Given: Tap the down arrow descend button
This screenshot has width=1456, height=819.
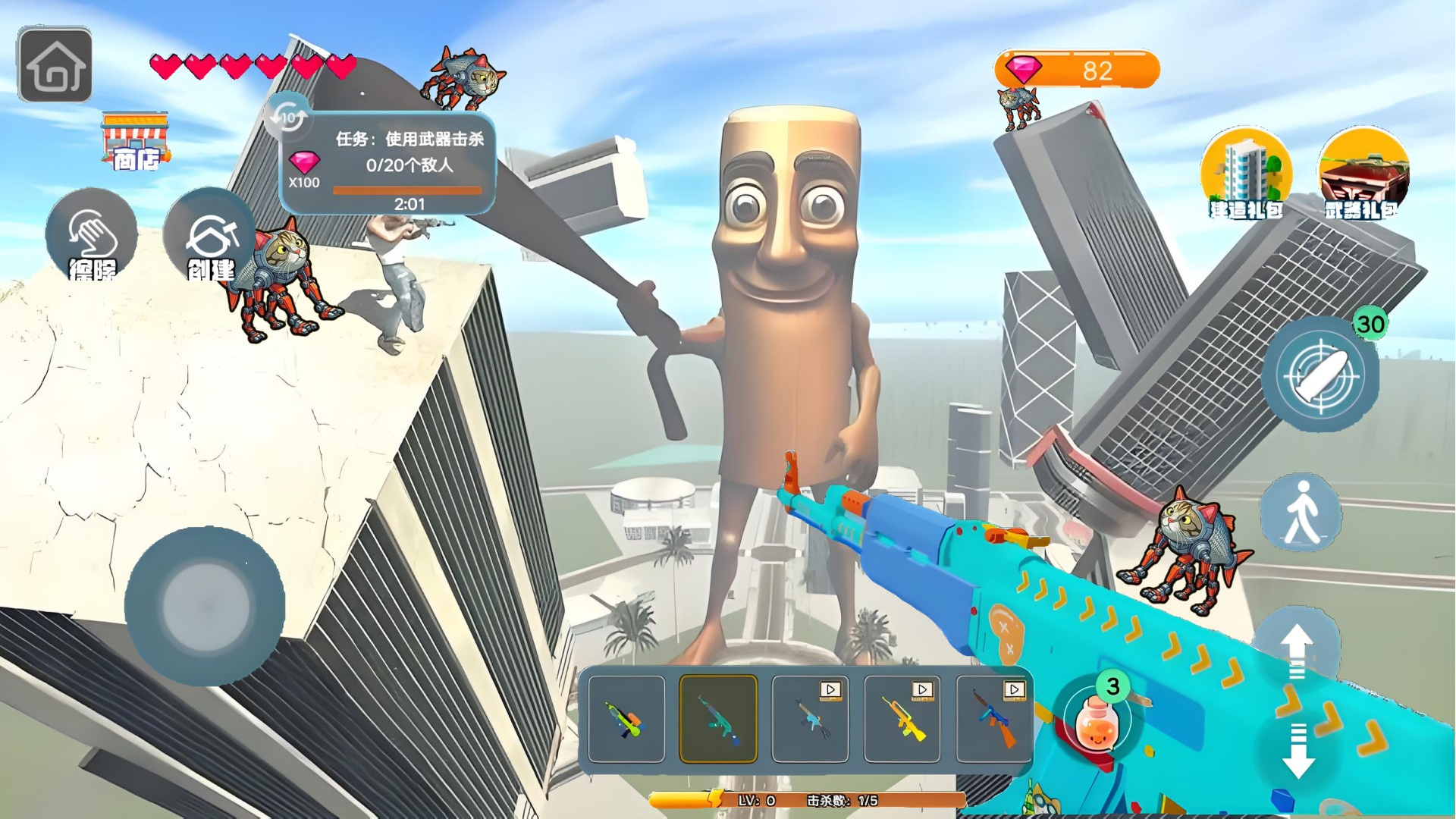Looking at the screenshot, I should [1298, 751].
